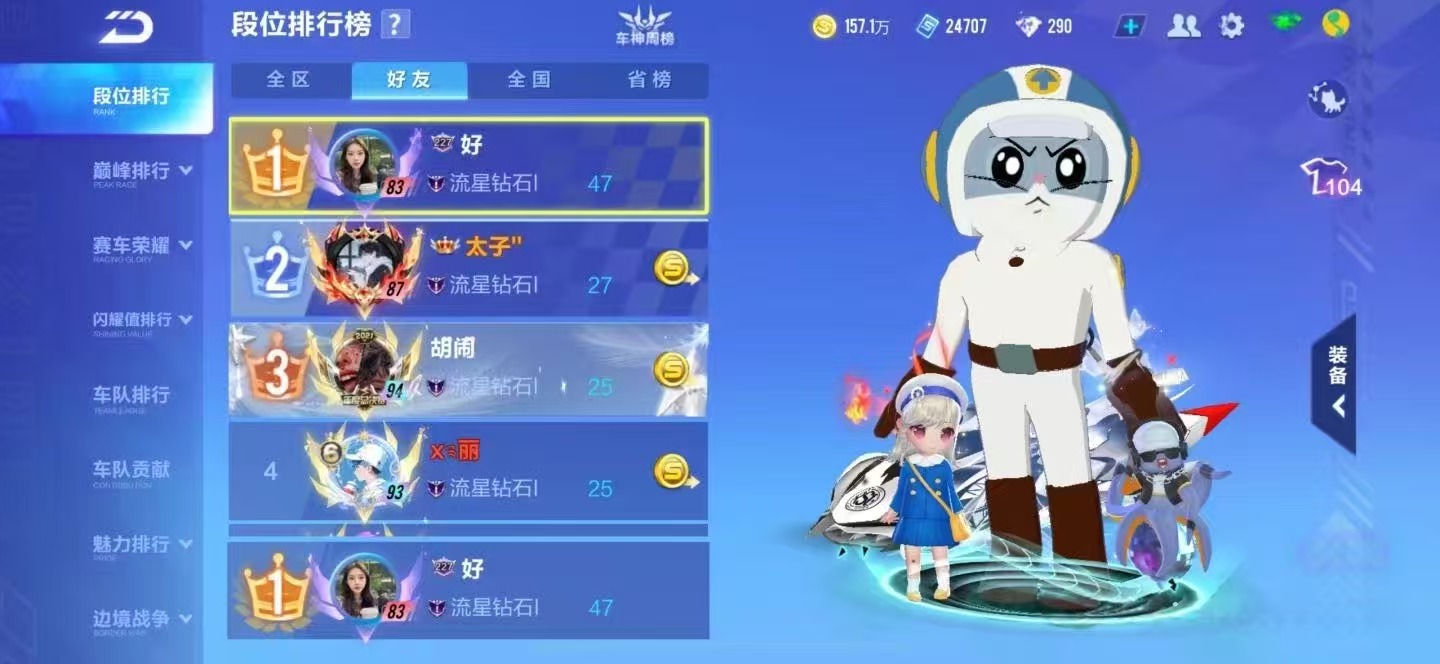This screenshot has width=1440, height=664.
Task: Open the 车队排行 team ranking
Action: click(131, 395)
